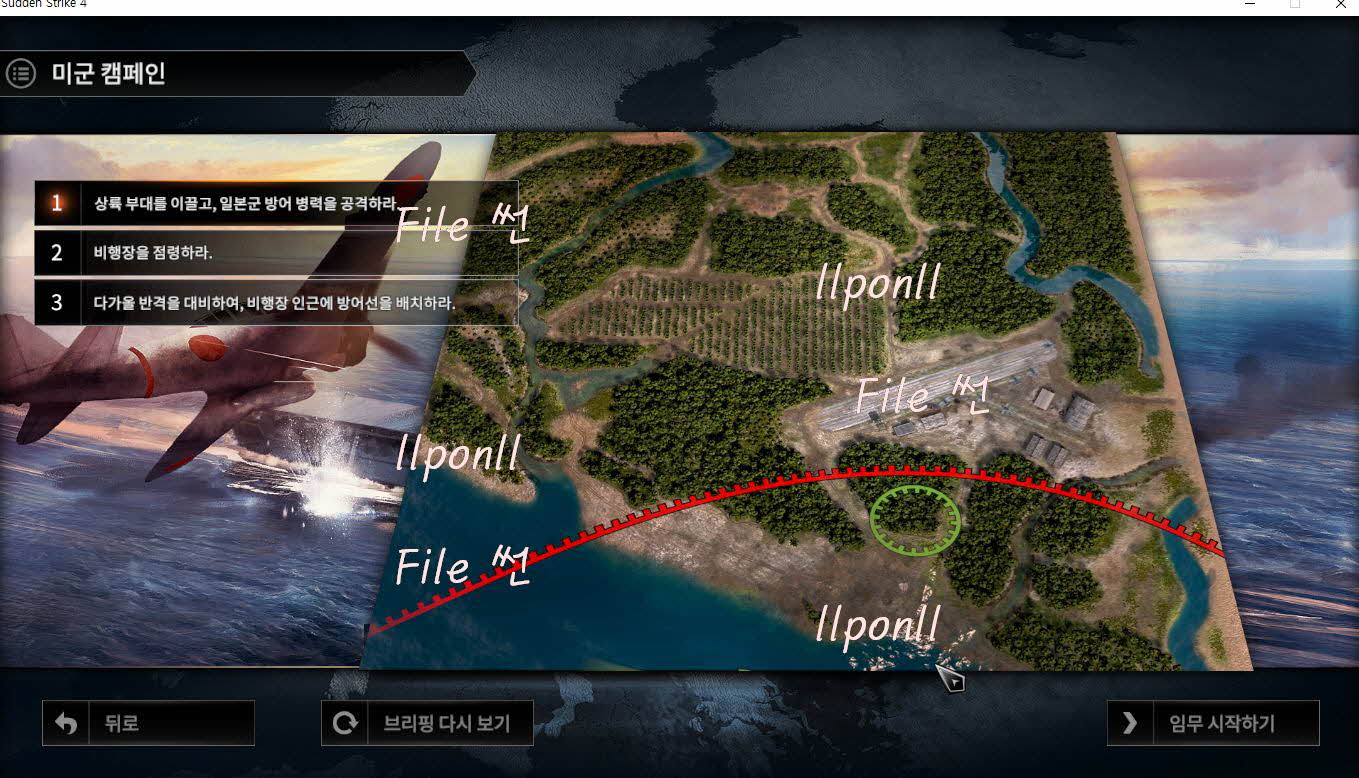Open the round menu icon beside 미군 캠페인

pos(21,73)
